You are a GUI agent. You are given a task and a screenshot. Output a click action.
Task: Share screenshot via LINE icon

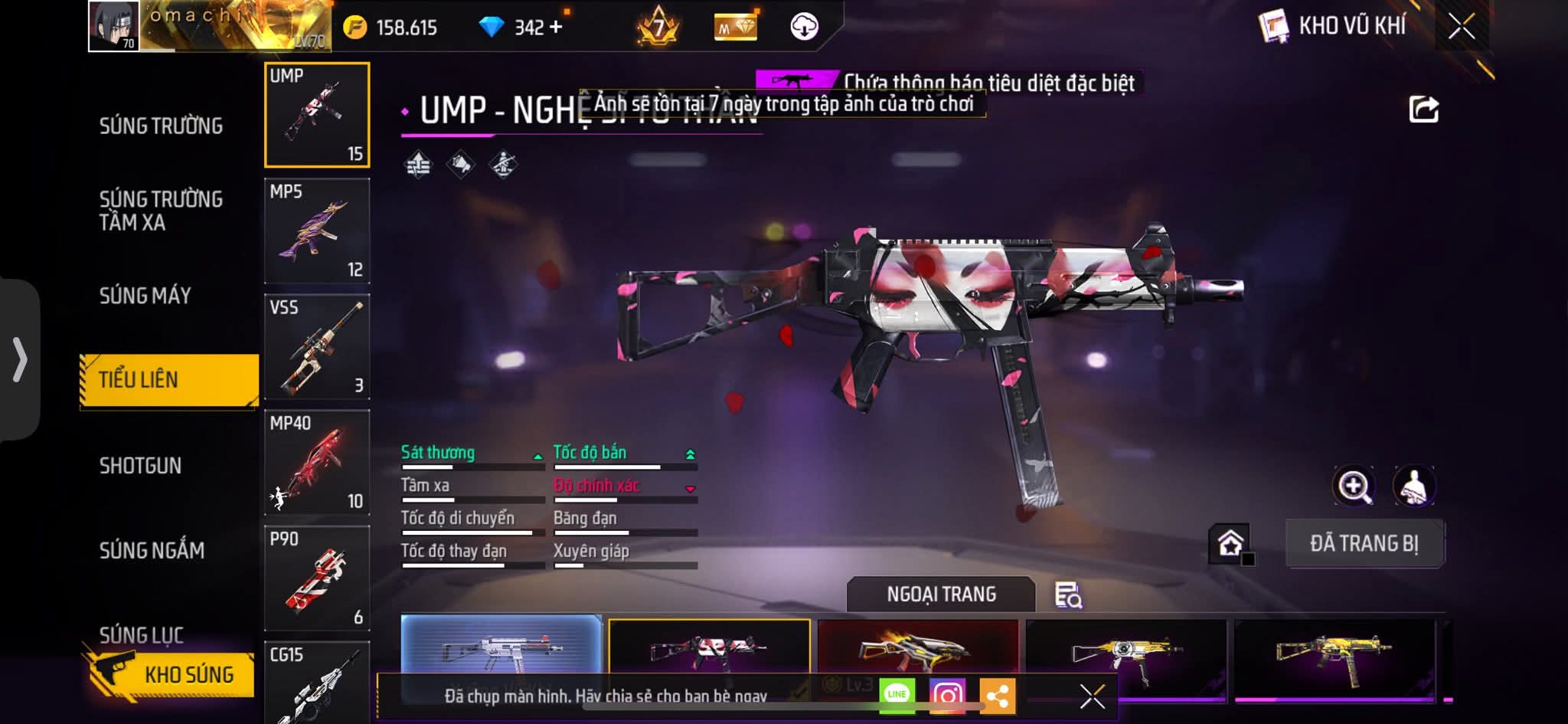pos(897,695)
